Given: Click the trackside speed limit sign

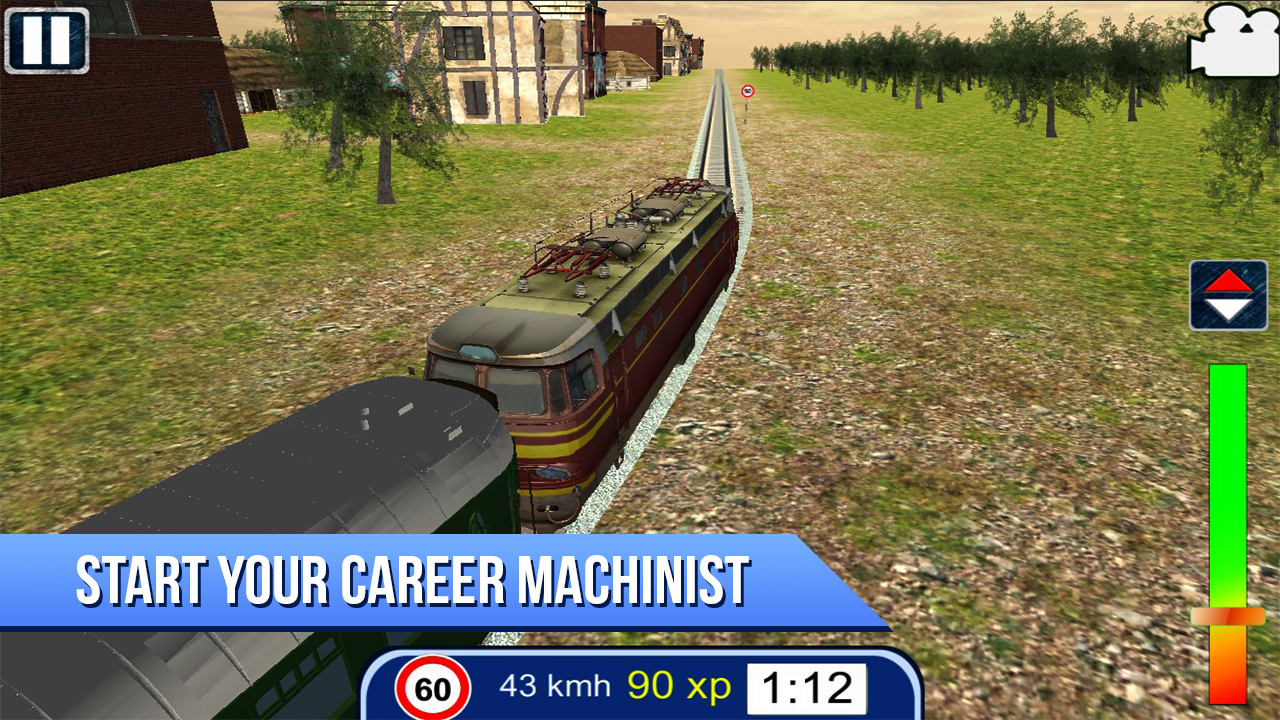Looking at the screenshot, I should coord(747,90).
